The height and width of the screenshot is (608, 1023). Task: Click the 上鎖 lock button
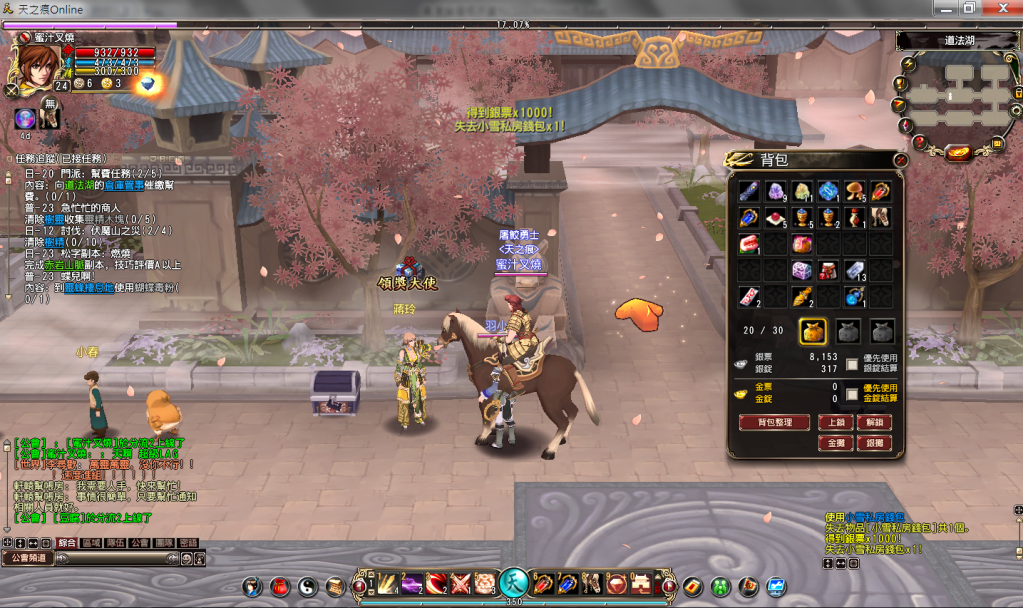click(x=836, y=423)
